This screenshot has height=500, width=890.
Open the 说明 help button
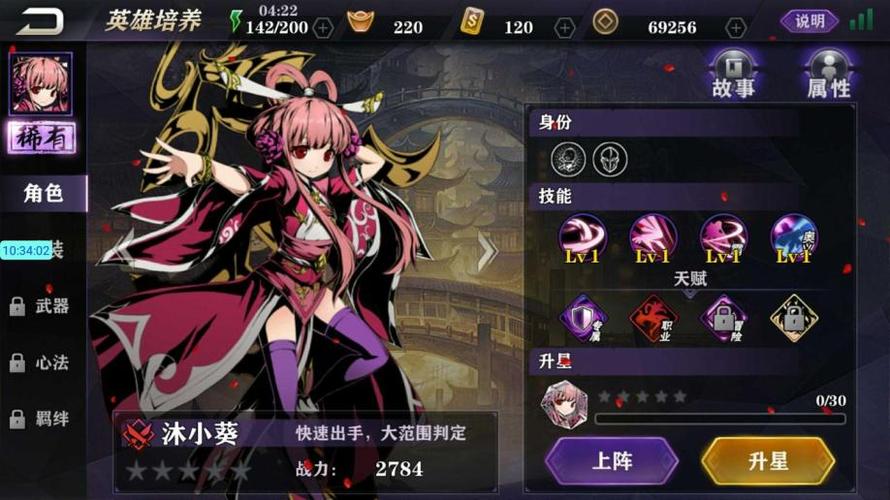tap(808, 21)
